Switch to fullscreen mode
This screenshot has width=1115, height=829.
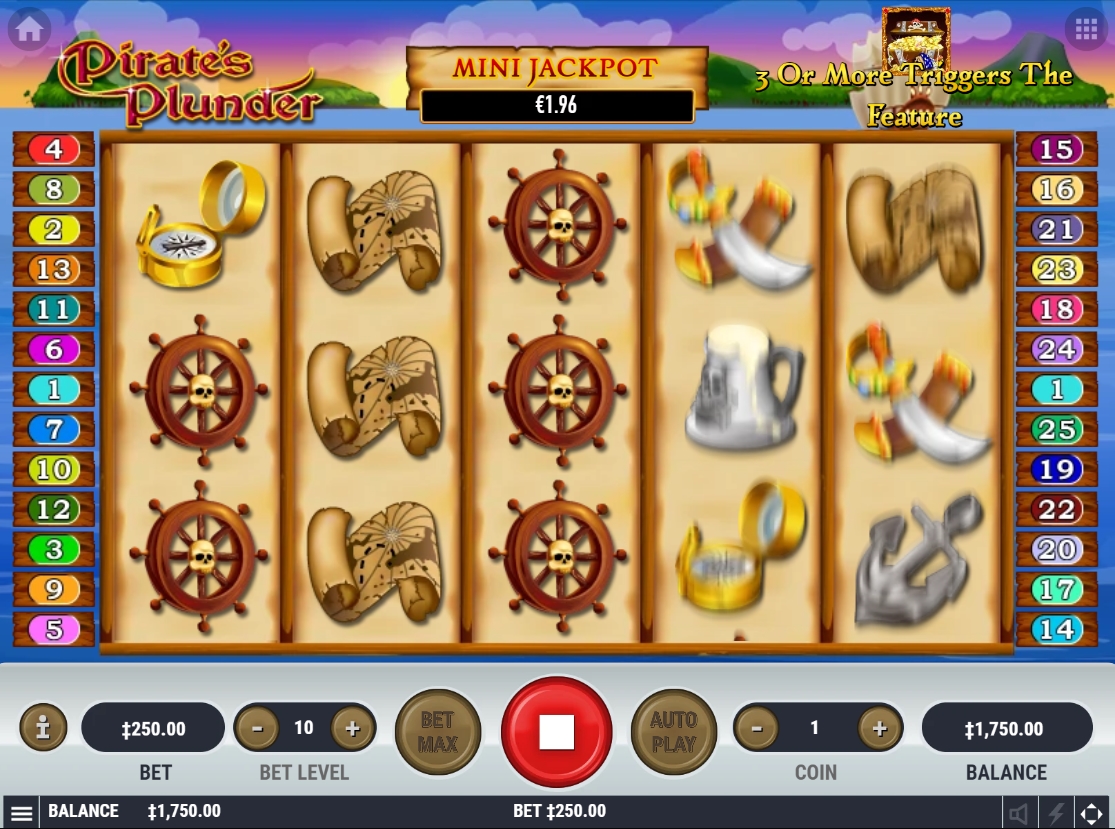1092,812
